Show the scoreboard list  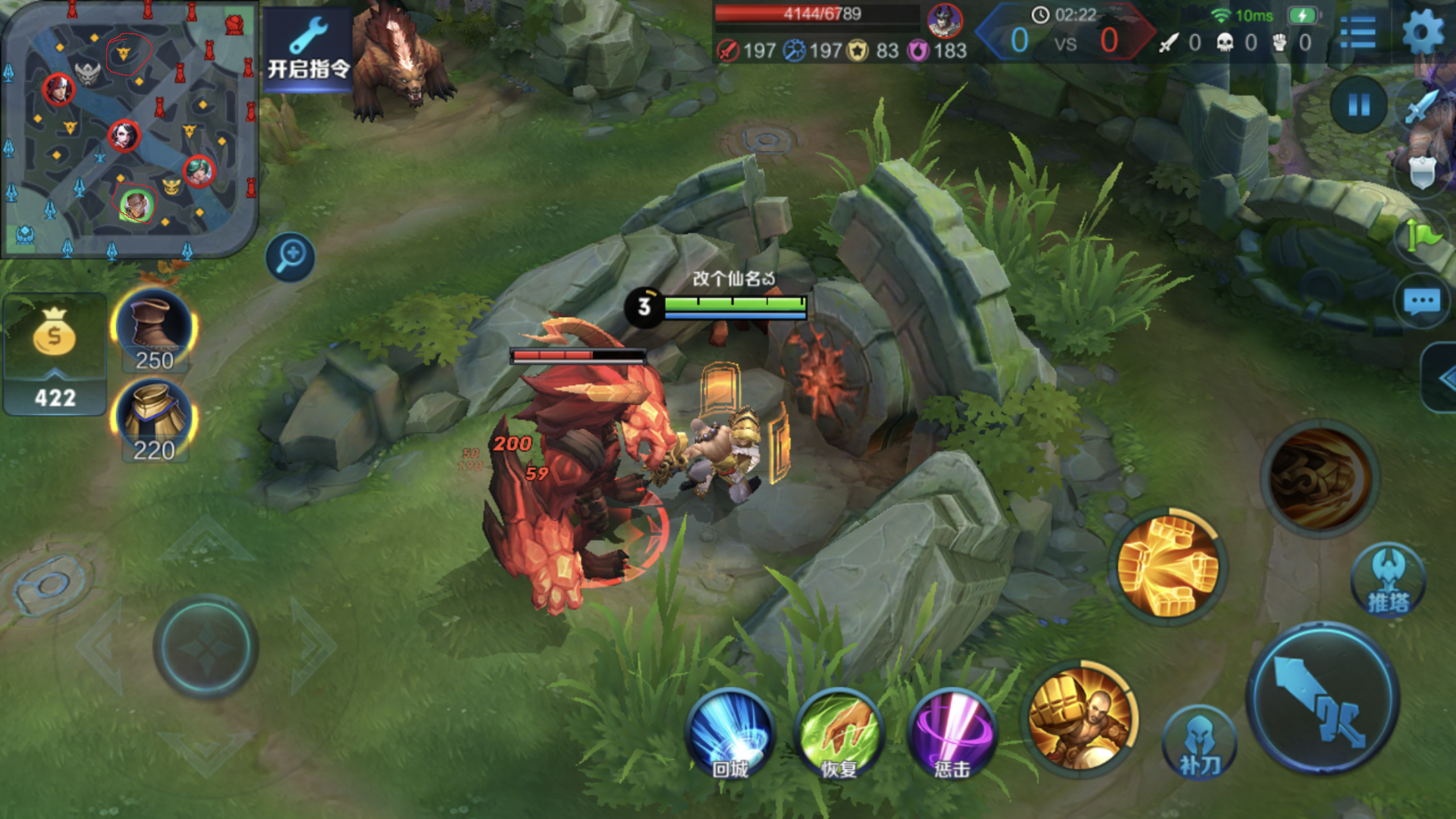pos(1358,31)
